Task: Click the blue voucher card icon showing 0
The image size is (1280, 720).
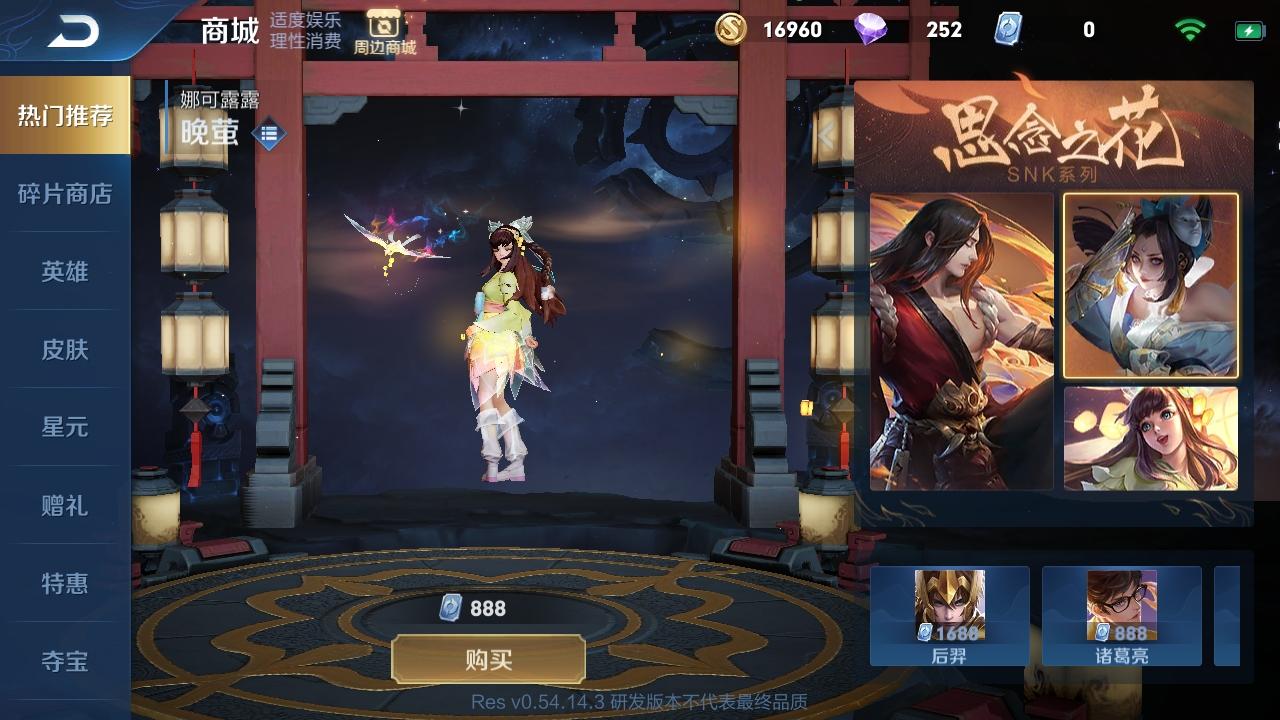Action: [x=1010, y=30]
